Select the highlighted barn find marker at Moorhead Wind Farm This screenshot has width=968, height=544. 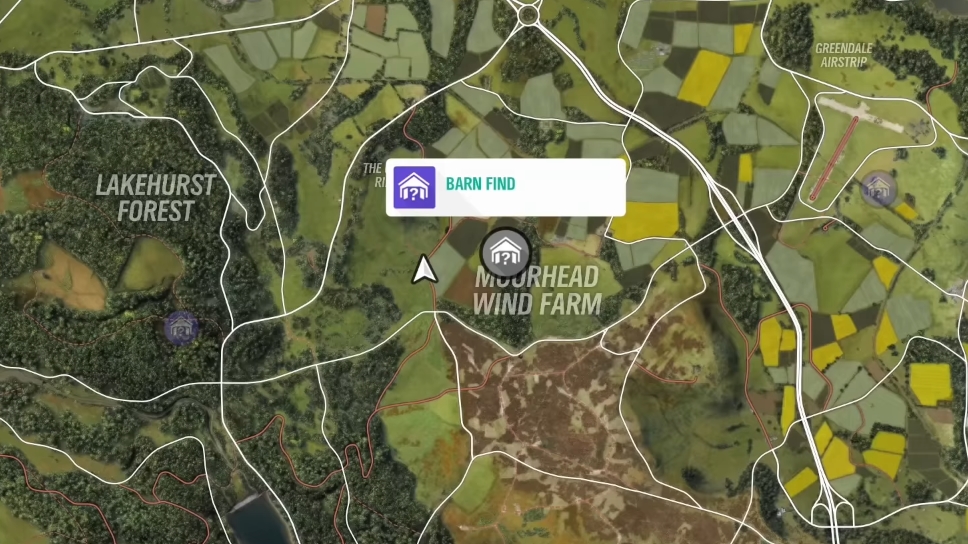(506, 252)
